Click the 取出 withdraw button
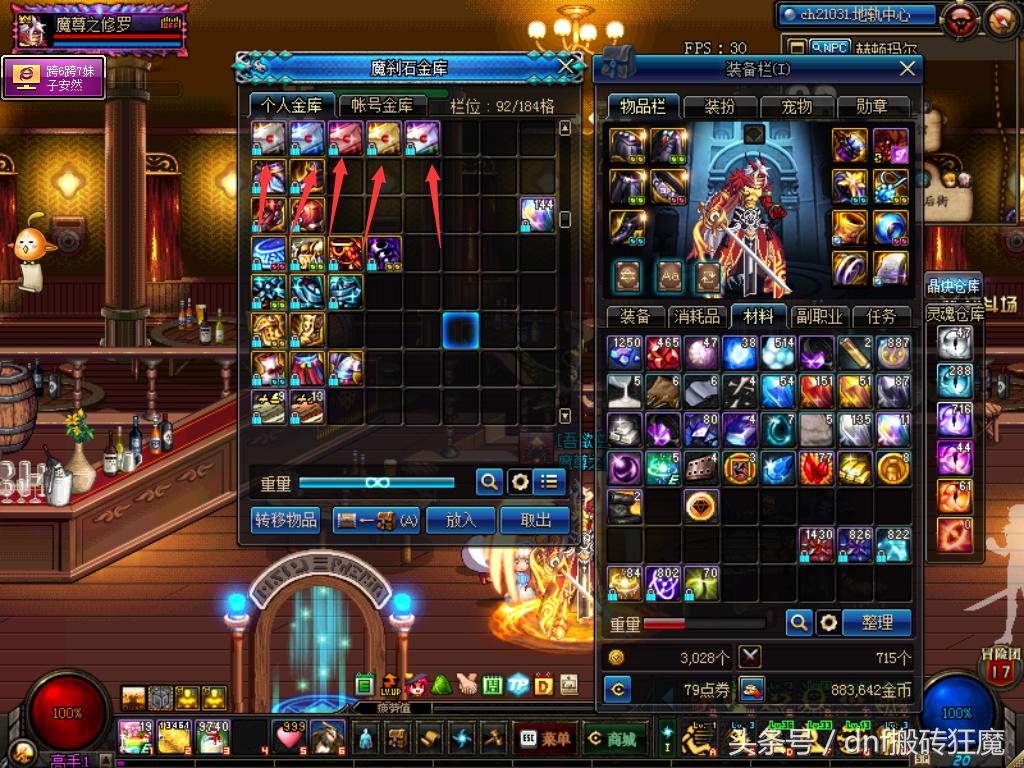This screenshot has width=1024, height=768. point(536,520)
